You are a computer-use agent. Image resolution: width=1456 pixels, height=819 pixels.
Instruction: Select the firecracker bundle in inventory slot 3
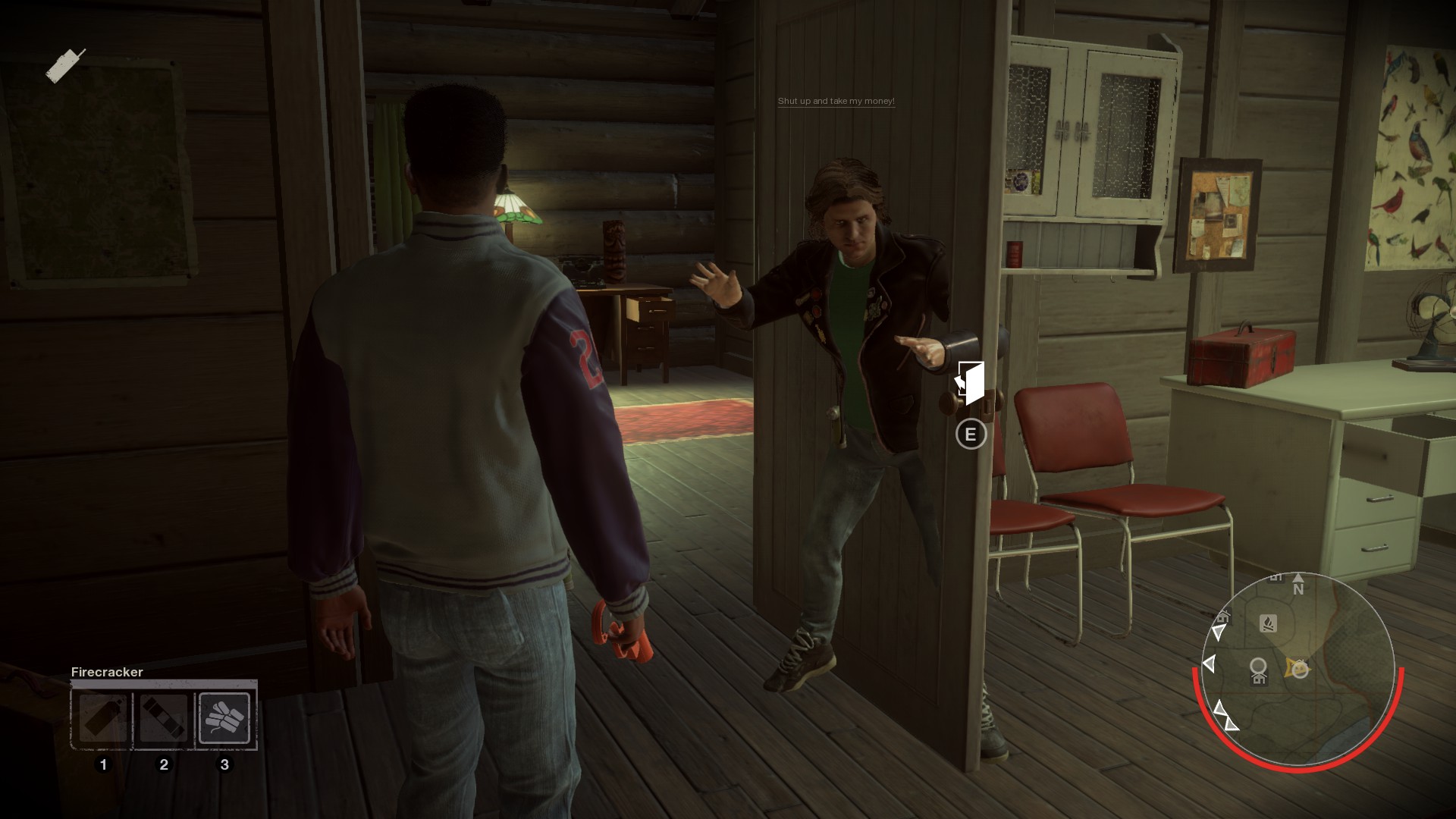224,717
